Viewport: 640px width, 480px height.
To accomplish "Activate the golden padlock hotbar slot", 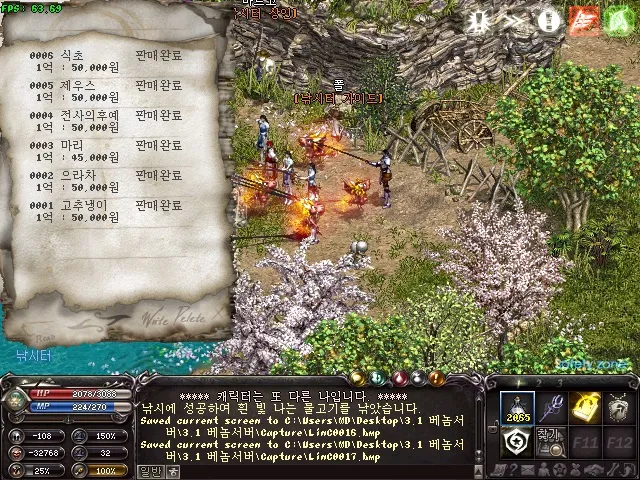I will [x=586, y=407].
